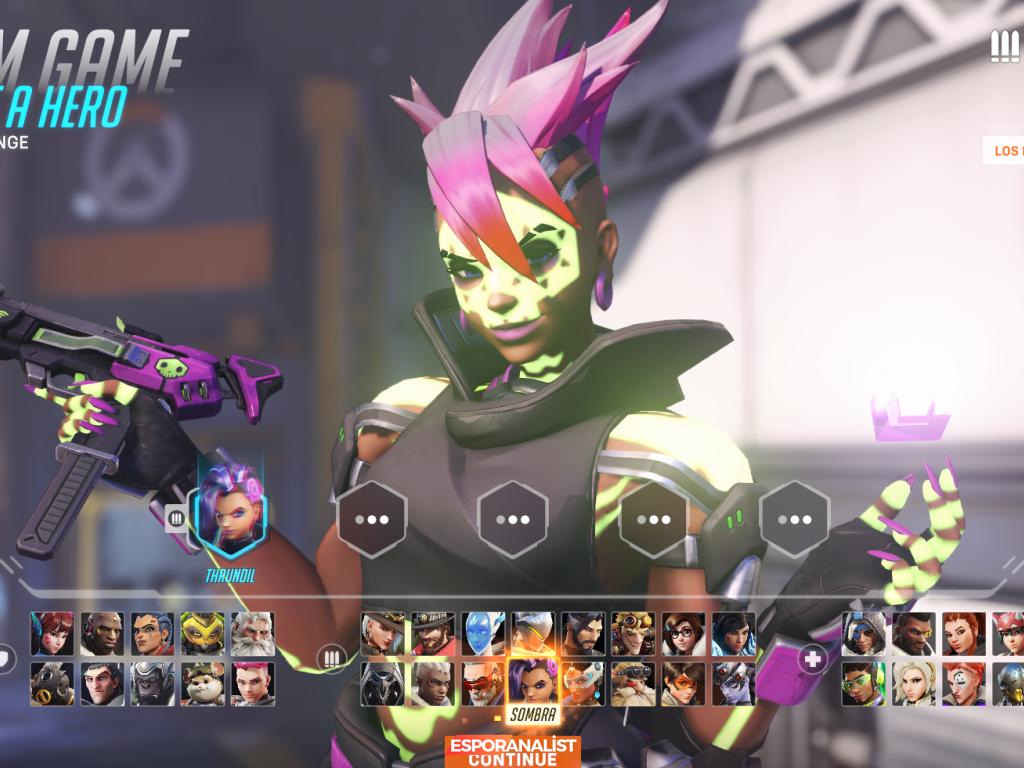
Task: Click the Continue button
Action: (512, 752)
